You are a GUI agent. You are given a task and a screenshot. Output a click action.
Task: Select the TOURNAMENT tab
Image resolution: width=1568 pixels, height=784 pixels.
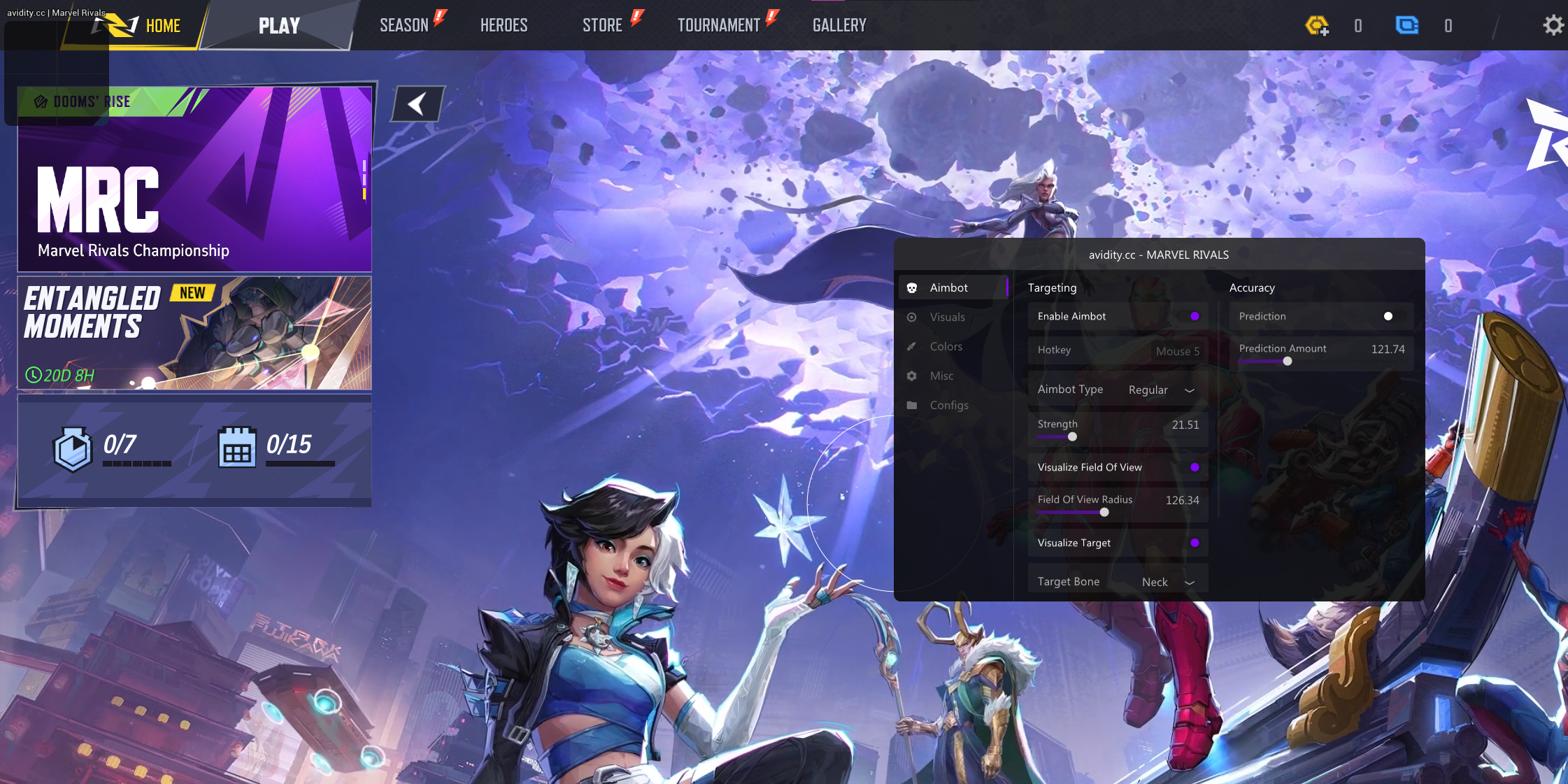pyautogui.click(x=718, y=26)
